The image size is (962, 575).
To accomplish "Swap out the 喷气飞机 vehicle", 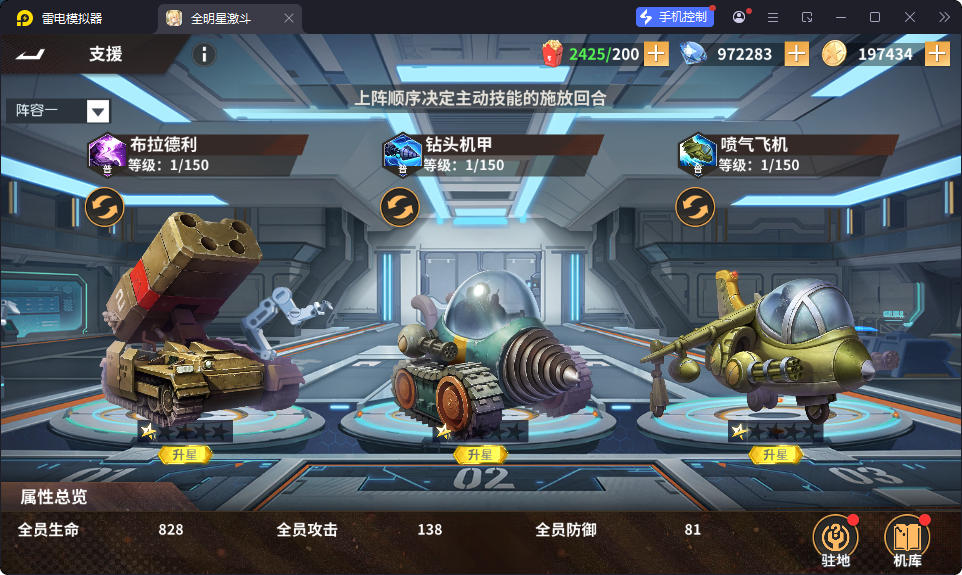I will [x=695, y=207].
